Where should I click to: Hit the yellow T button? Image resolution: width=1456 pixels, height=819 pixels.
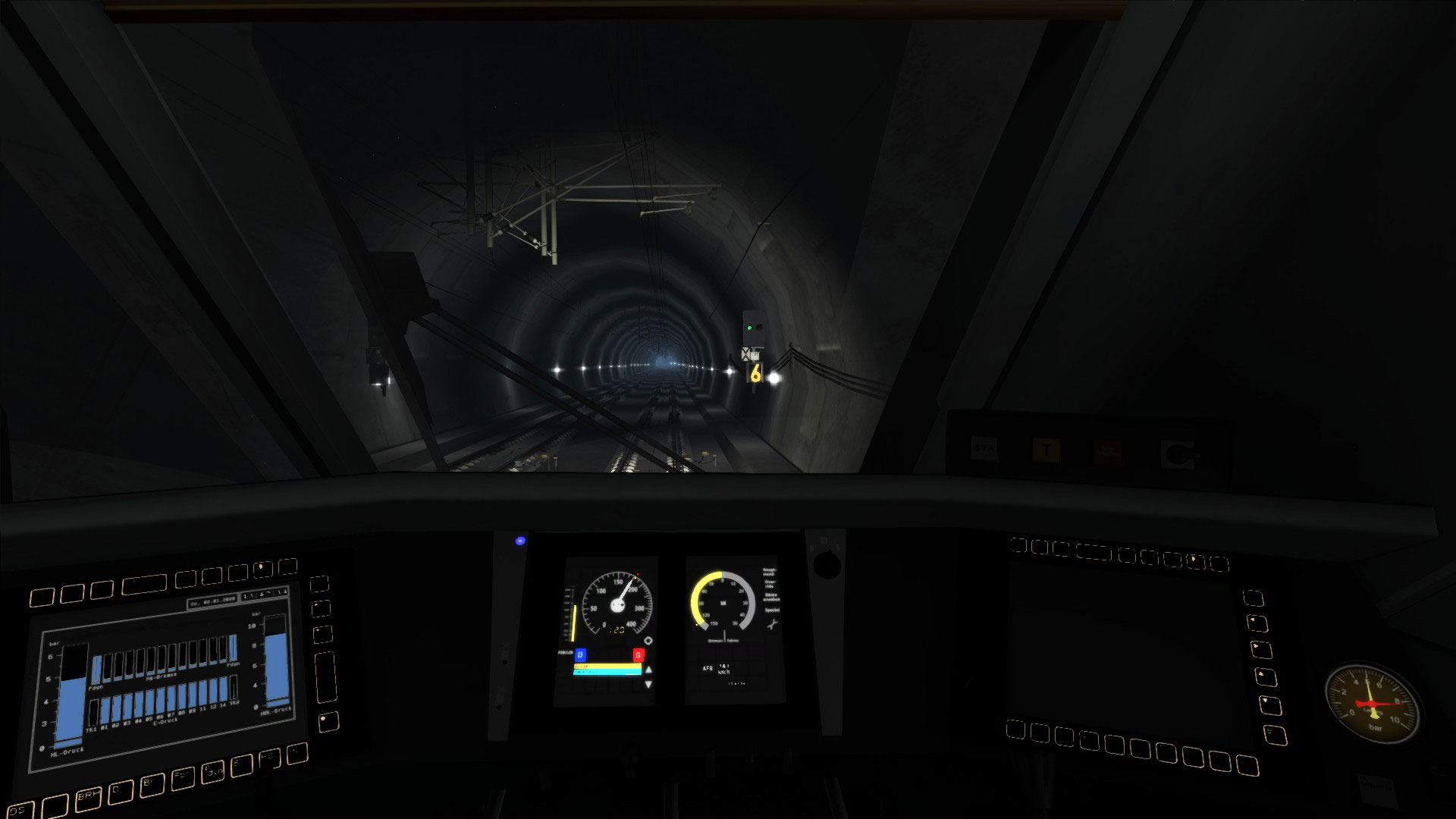(1046, 450)
